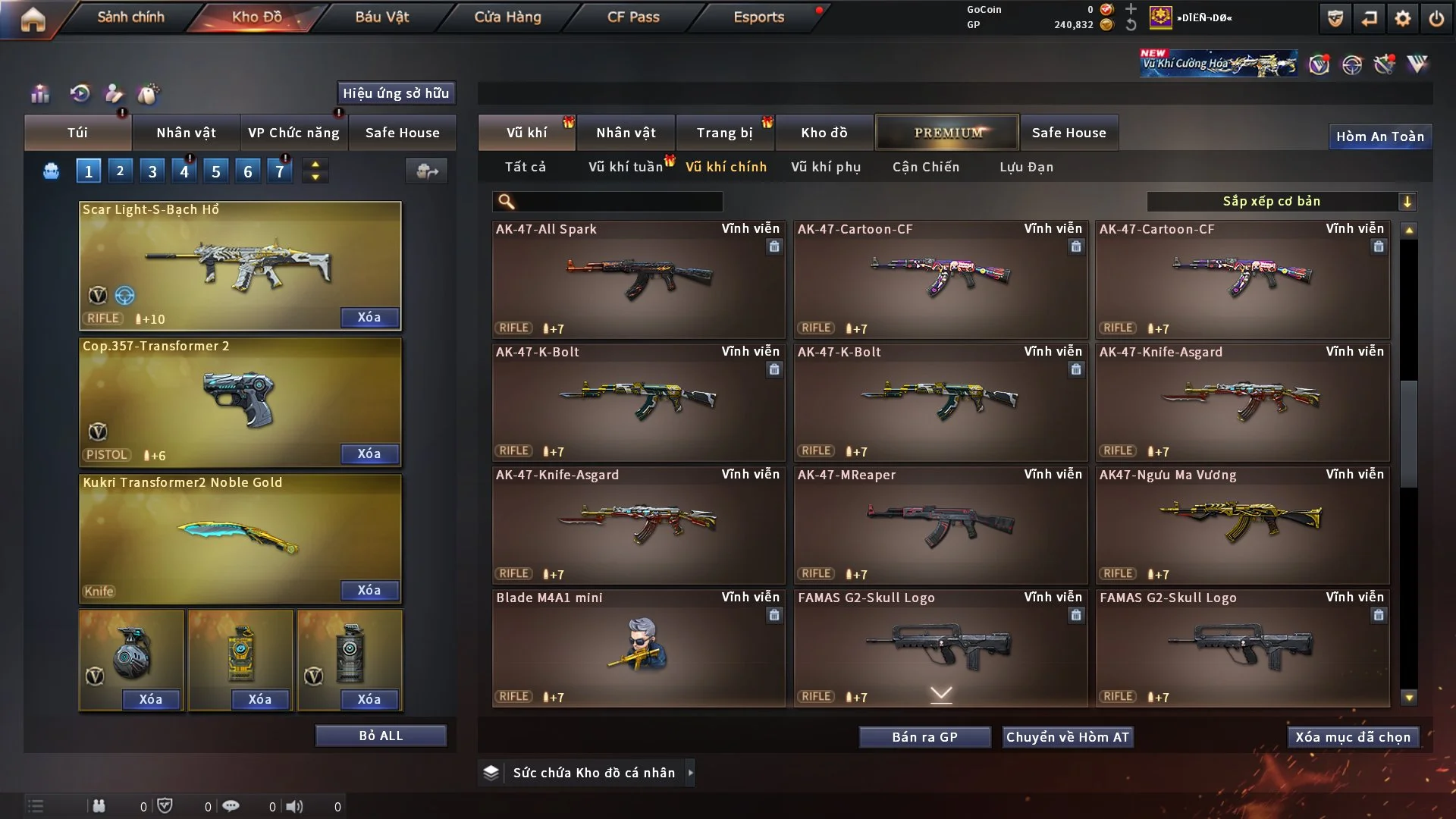This screenshot has width=1456, height=819.
Task: Click the item search field
Action: click(x=618, y=202)
